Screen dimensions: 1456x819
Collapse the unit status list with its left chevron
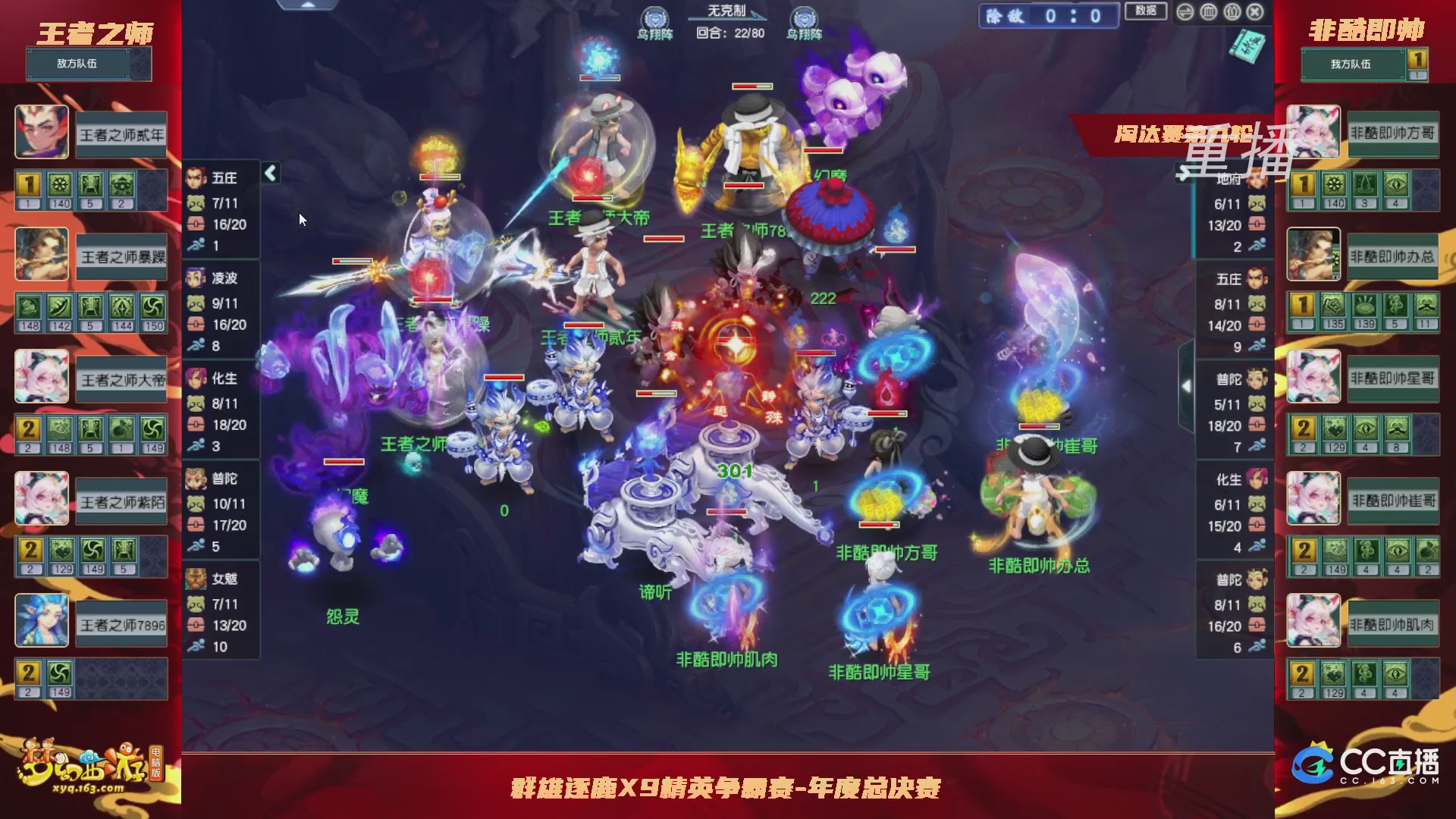pyautogui.click(x=269, y=173)
